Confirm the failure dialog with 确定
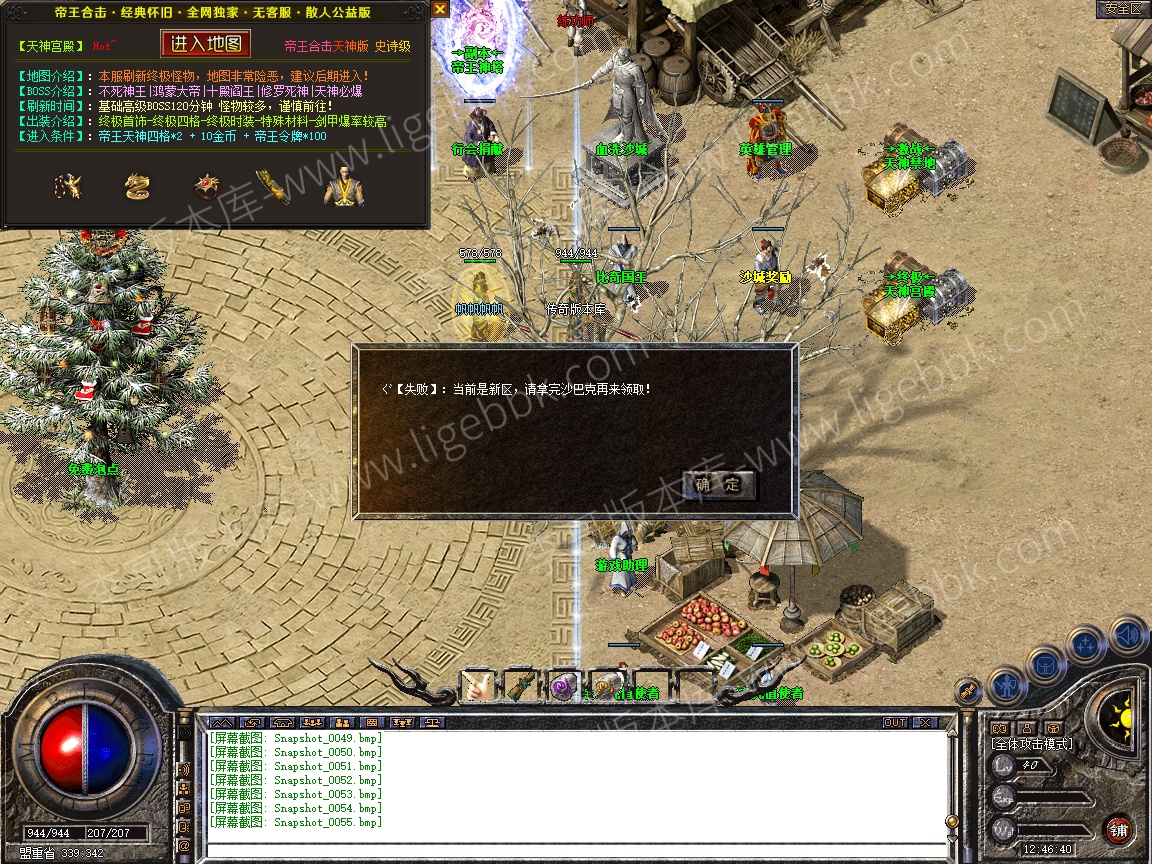This screenshot has height=864, width=1152. coord(719,485)
